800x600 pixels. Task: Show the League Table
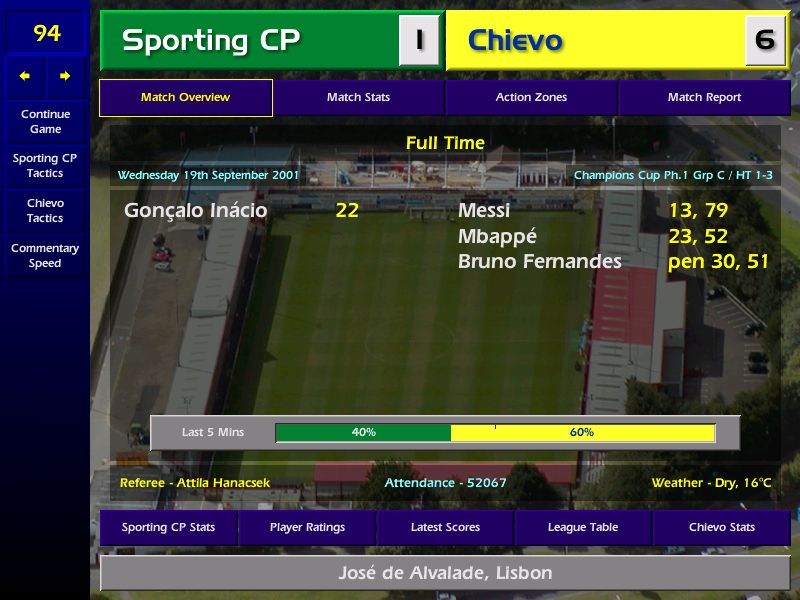(583, 527)
